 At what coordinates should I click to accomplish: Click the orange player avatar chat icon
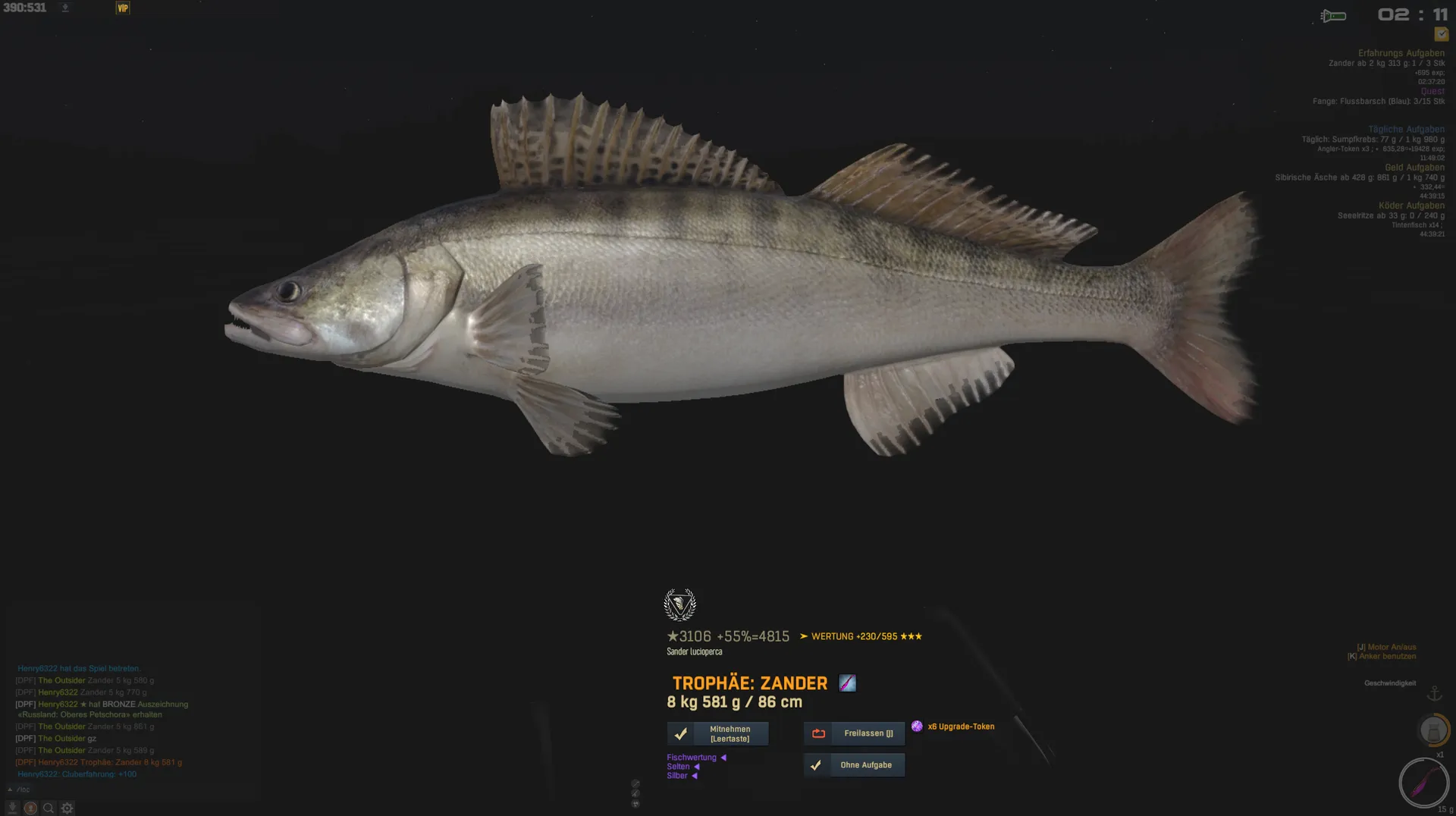30,808
